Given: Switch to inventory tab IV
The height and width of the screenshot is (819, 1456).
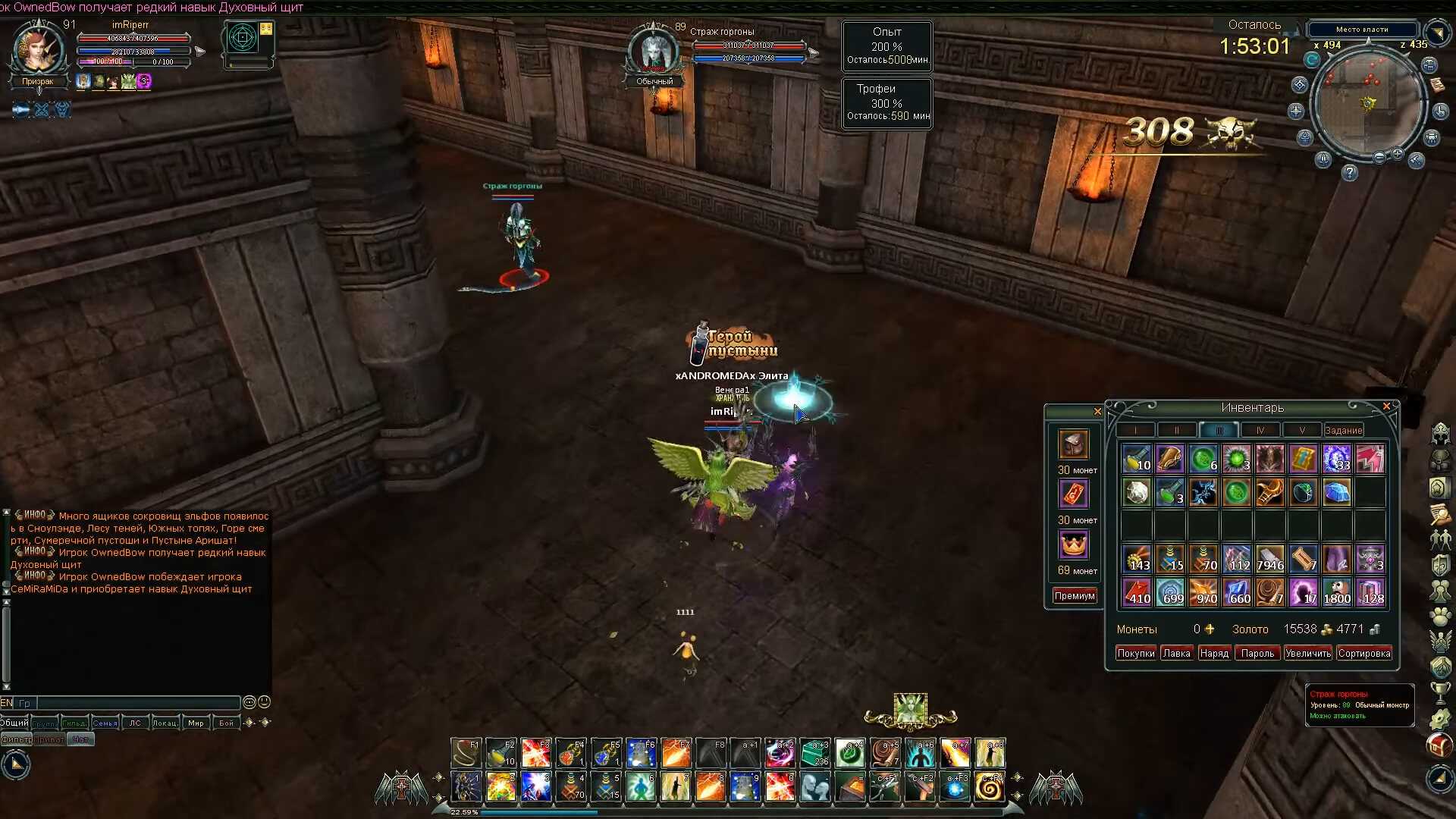Looking at the screenshot, I should (x=1260, y=430).
